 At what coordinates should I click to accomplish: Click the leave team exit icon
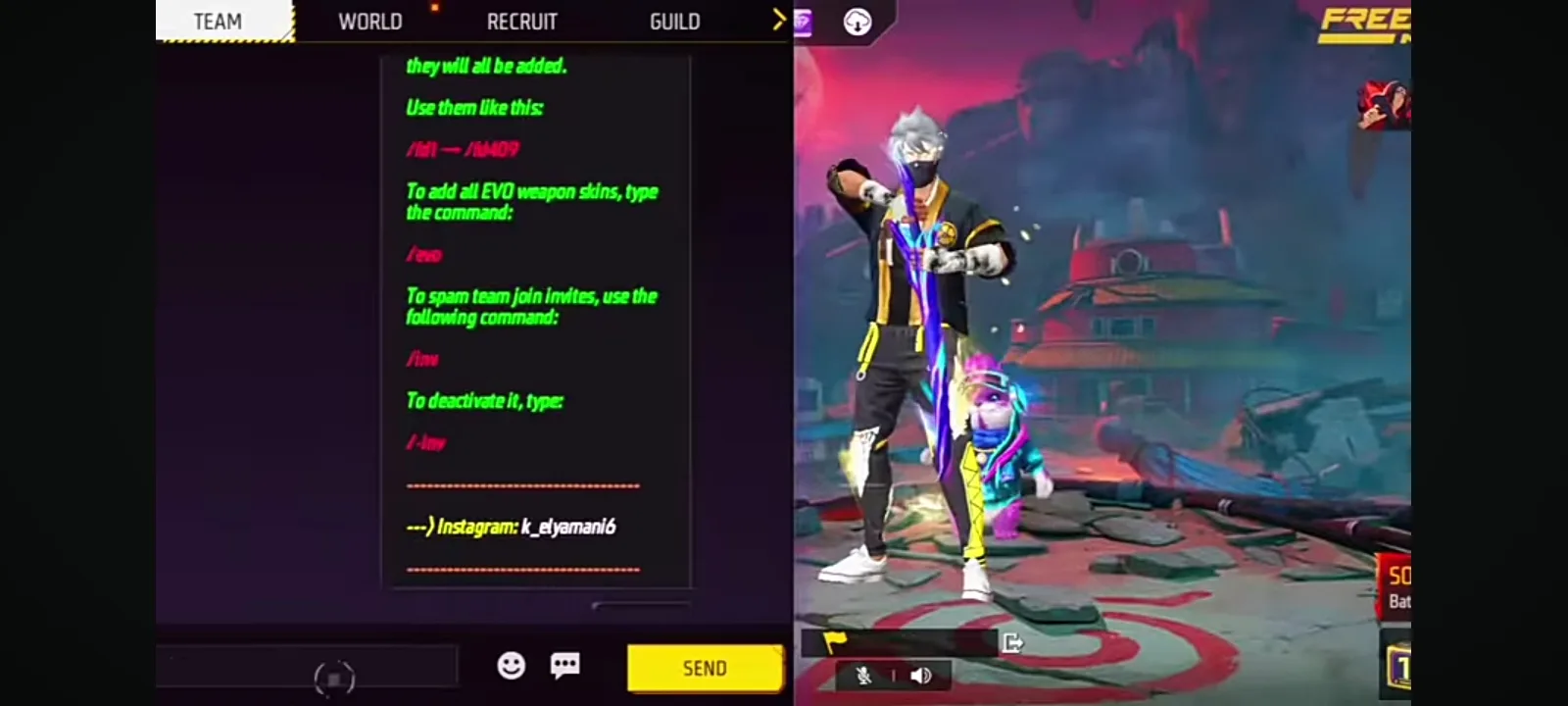click(x=1013, y=643)
